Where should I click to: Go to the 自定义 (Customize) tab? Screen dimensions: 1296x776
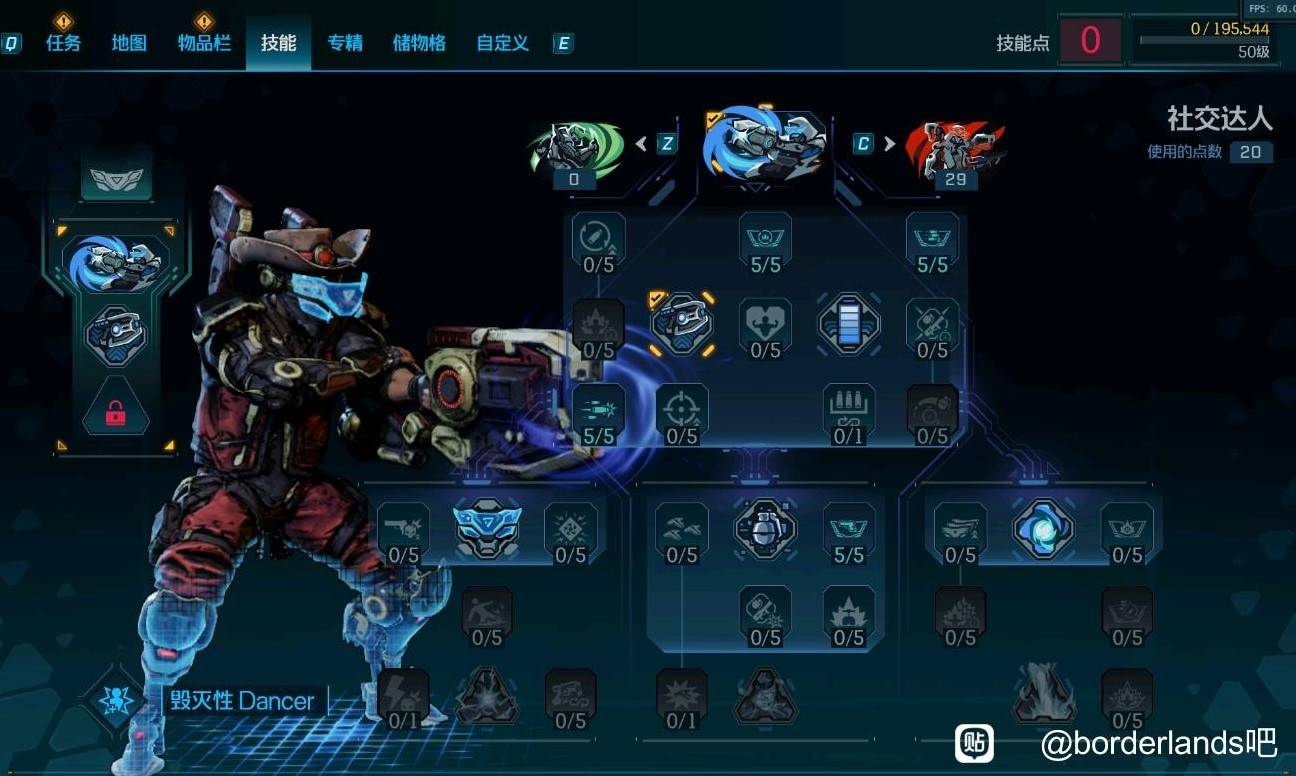(x=502, y=43)
